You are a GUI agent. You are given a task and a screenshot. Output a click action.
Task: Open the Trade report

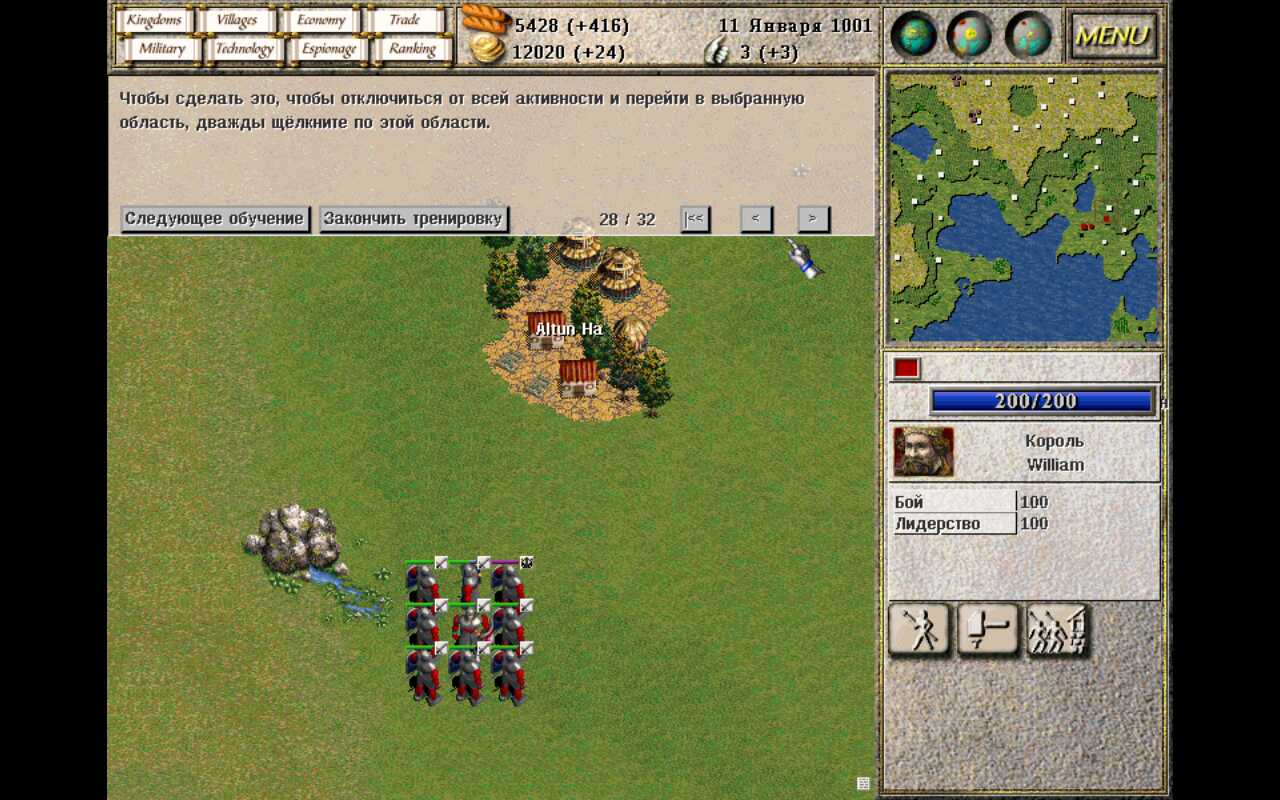point(405,20)
